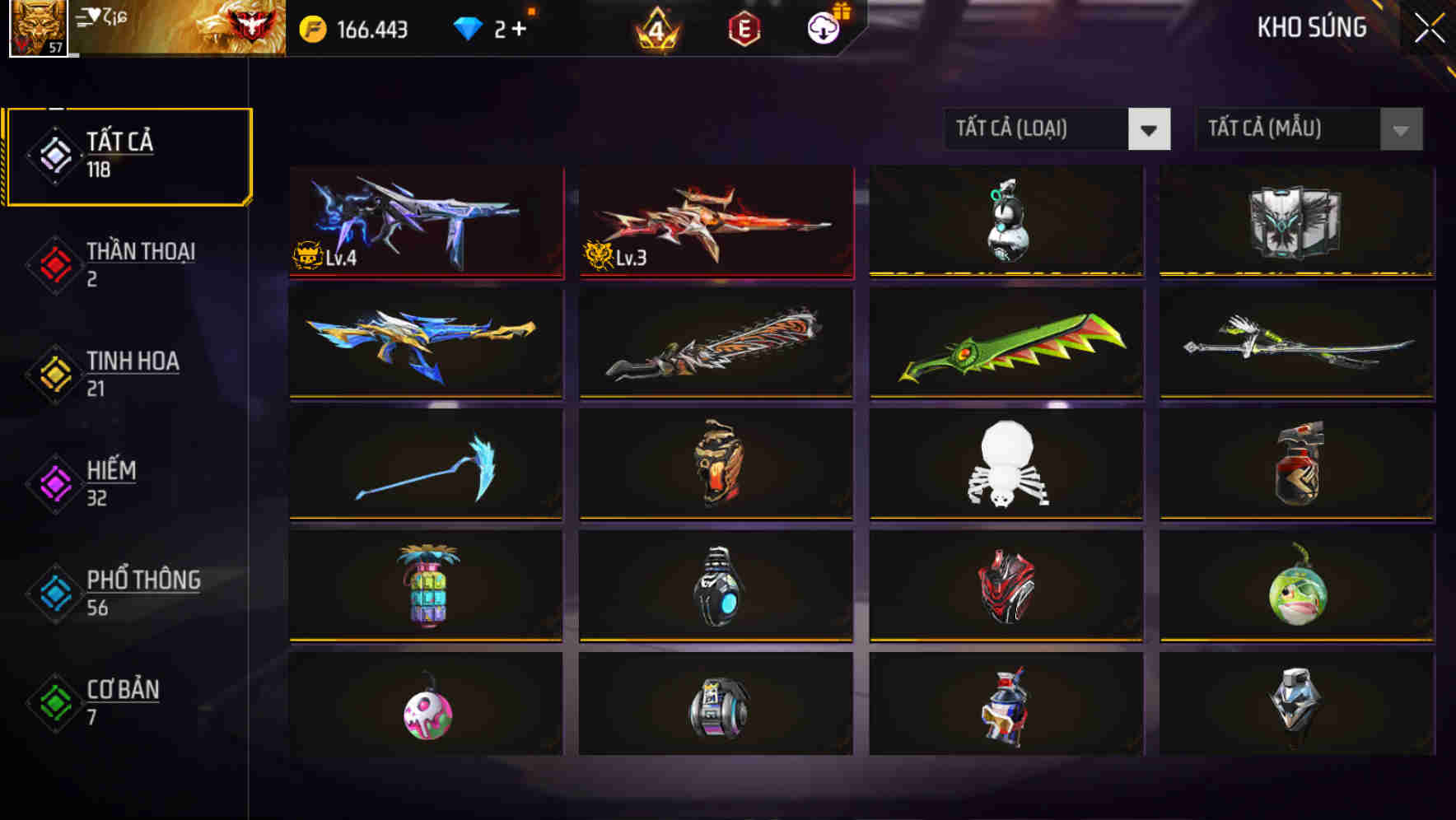Open the cloud download gift icon

click(x=823, y=27)
